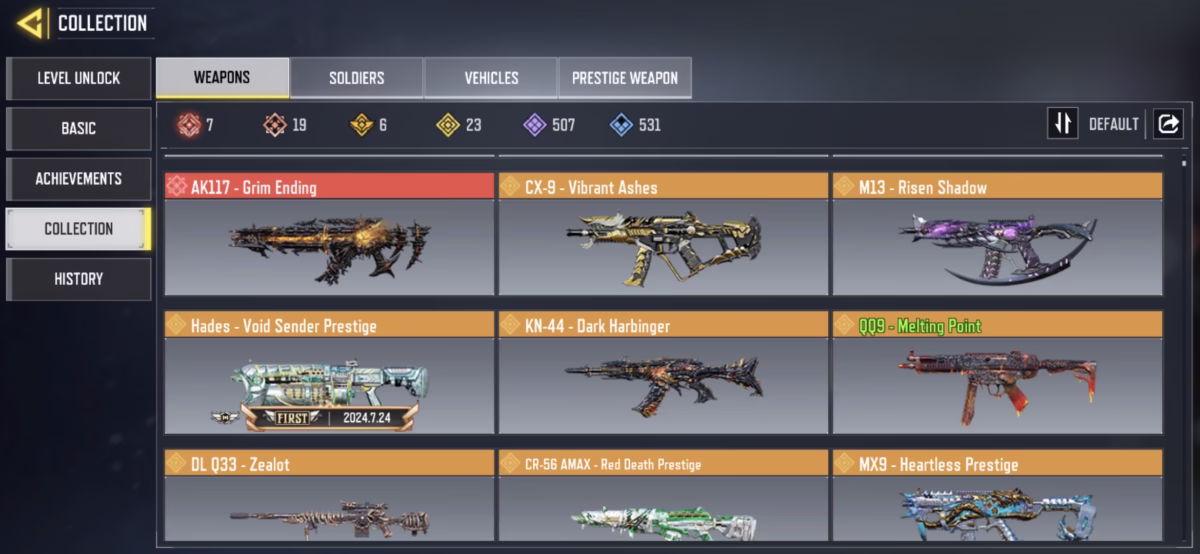View the KN-44 - Dark Harbinger weapon
The width and height of the screenshot is (1200, 554).
pyautogui.click(x=663, y=373)
